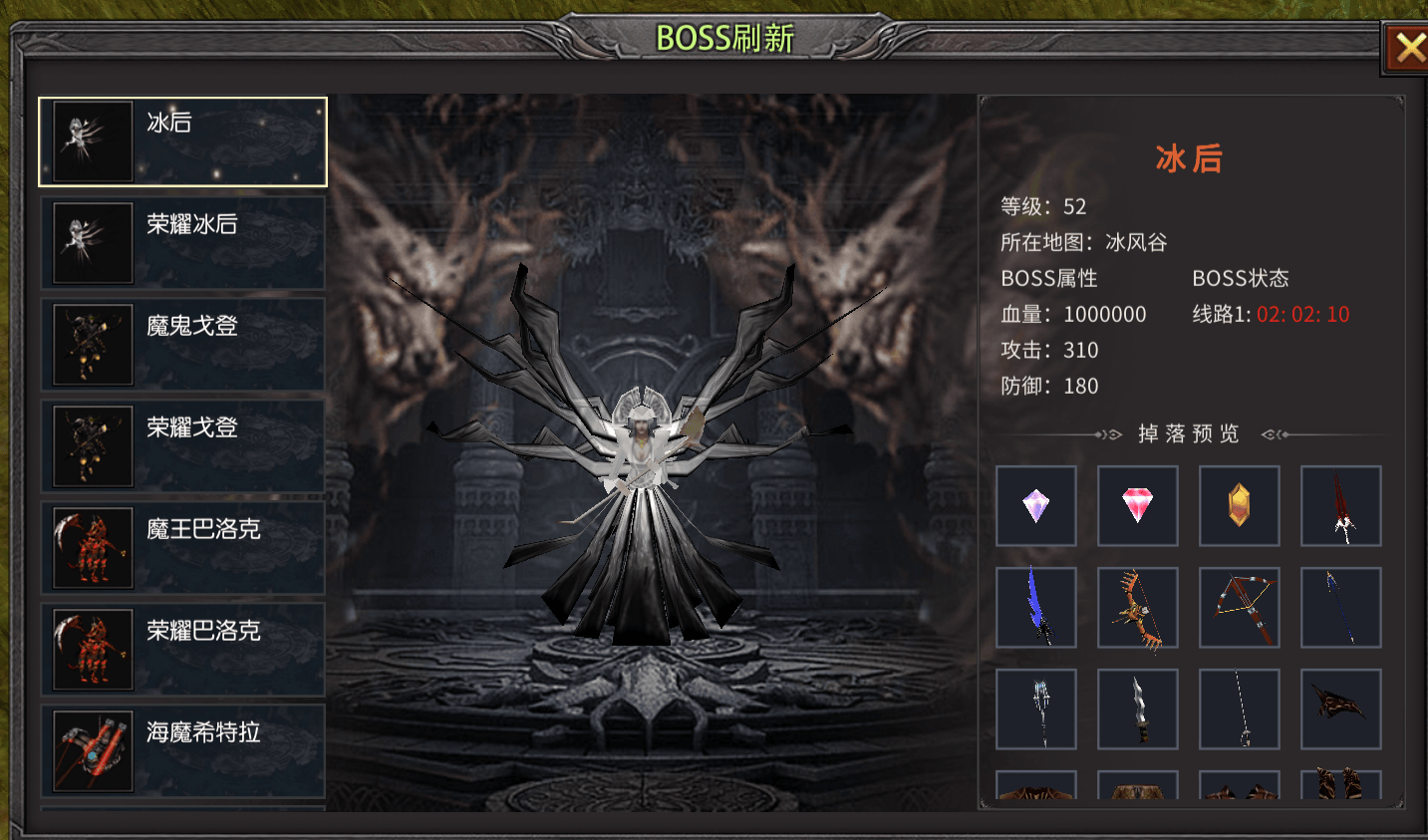View the dark brown helmet drop
Screen dimensions: 1428x840
point(1341,709)
